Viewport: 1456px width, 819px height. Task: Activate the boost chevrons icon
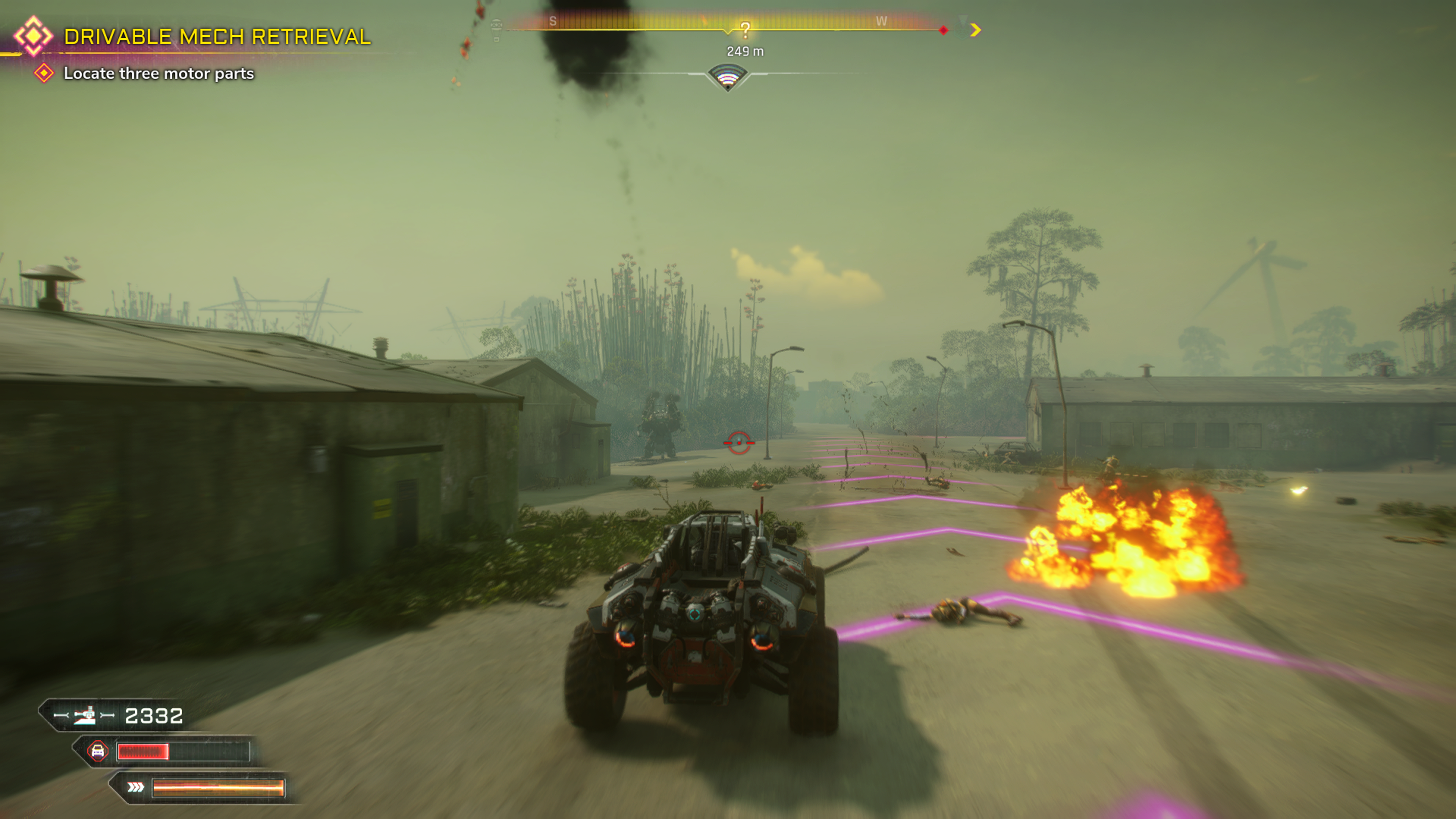pyautogui.click(x=135, y=787)
